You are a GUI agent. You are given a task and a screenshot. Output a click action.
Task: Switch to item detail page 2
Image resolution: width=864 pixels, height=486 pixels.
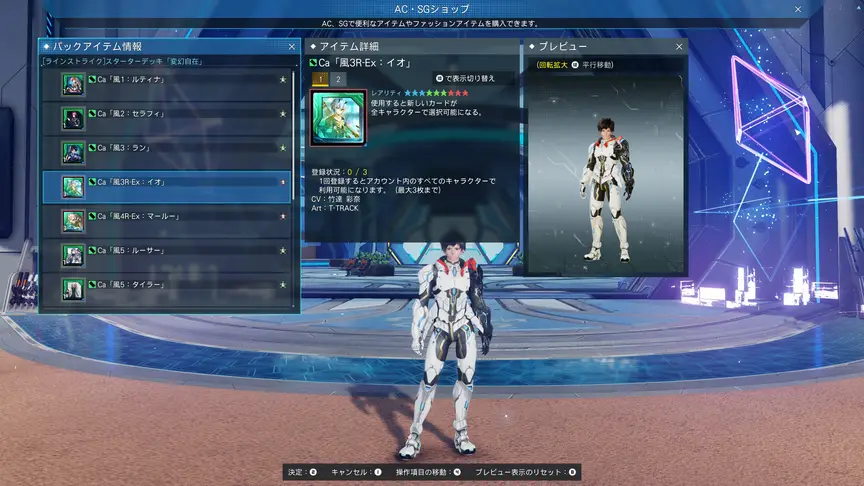pos(338,78)
